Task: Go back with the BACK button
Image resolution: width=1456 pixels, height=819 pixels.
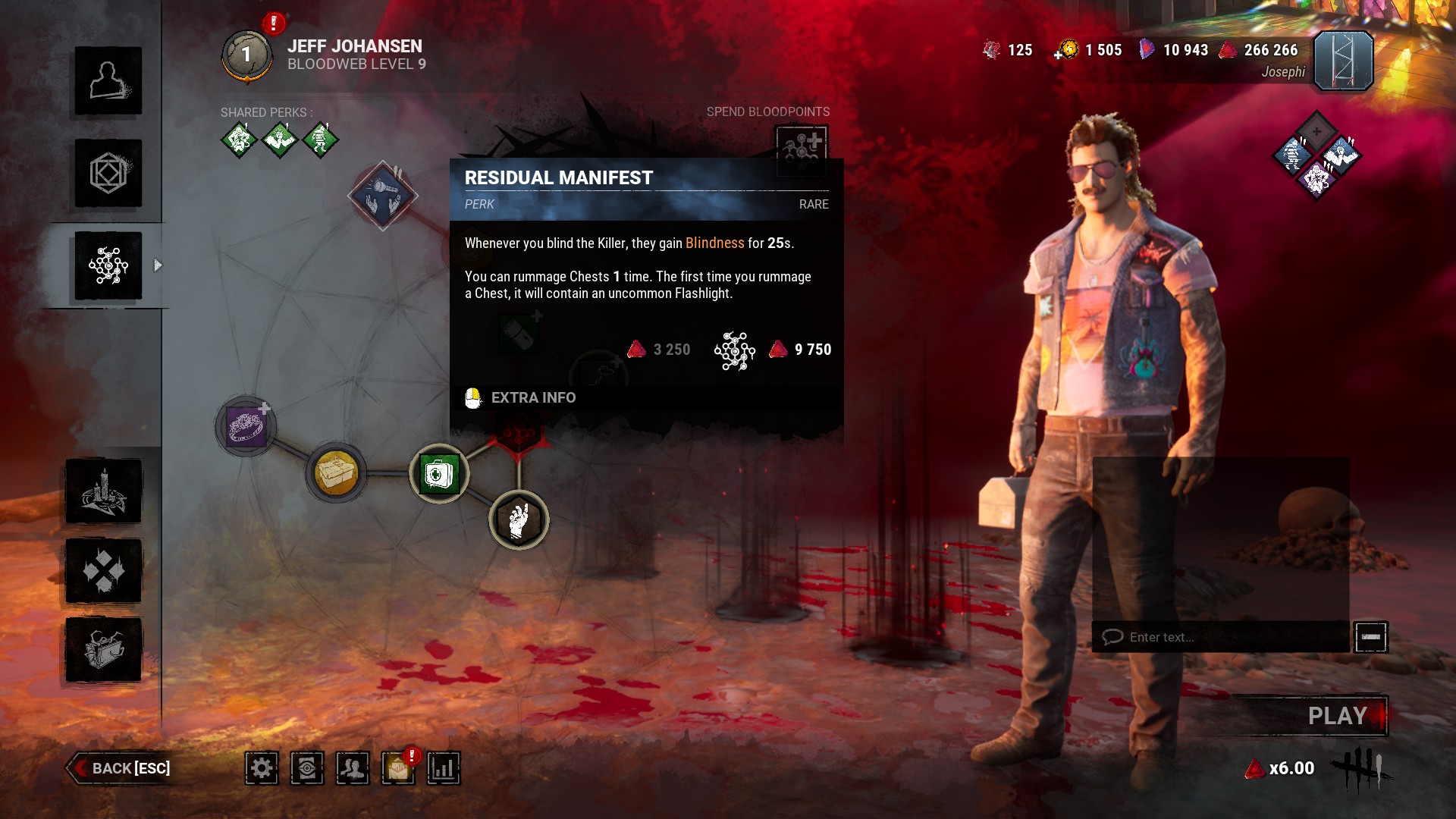Action: 121,768
